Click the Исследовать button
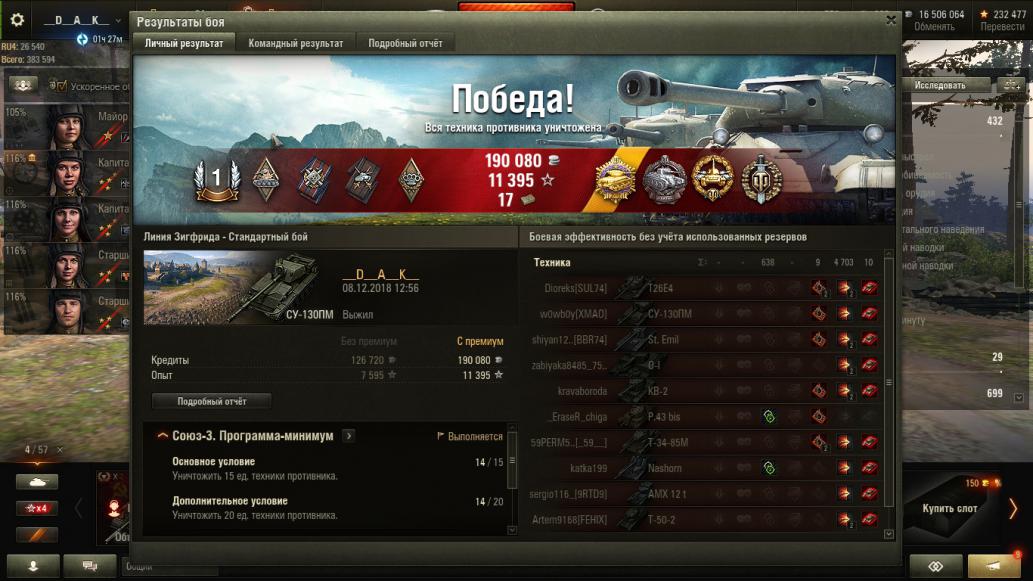 pyautogui.click(x=940, y=86)
